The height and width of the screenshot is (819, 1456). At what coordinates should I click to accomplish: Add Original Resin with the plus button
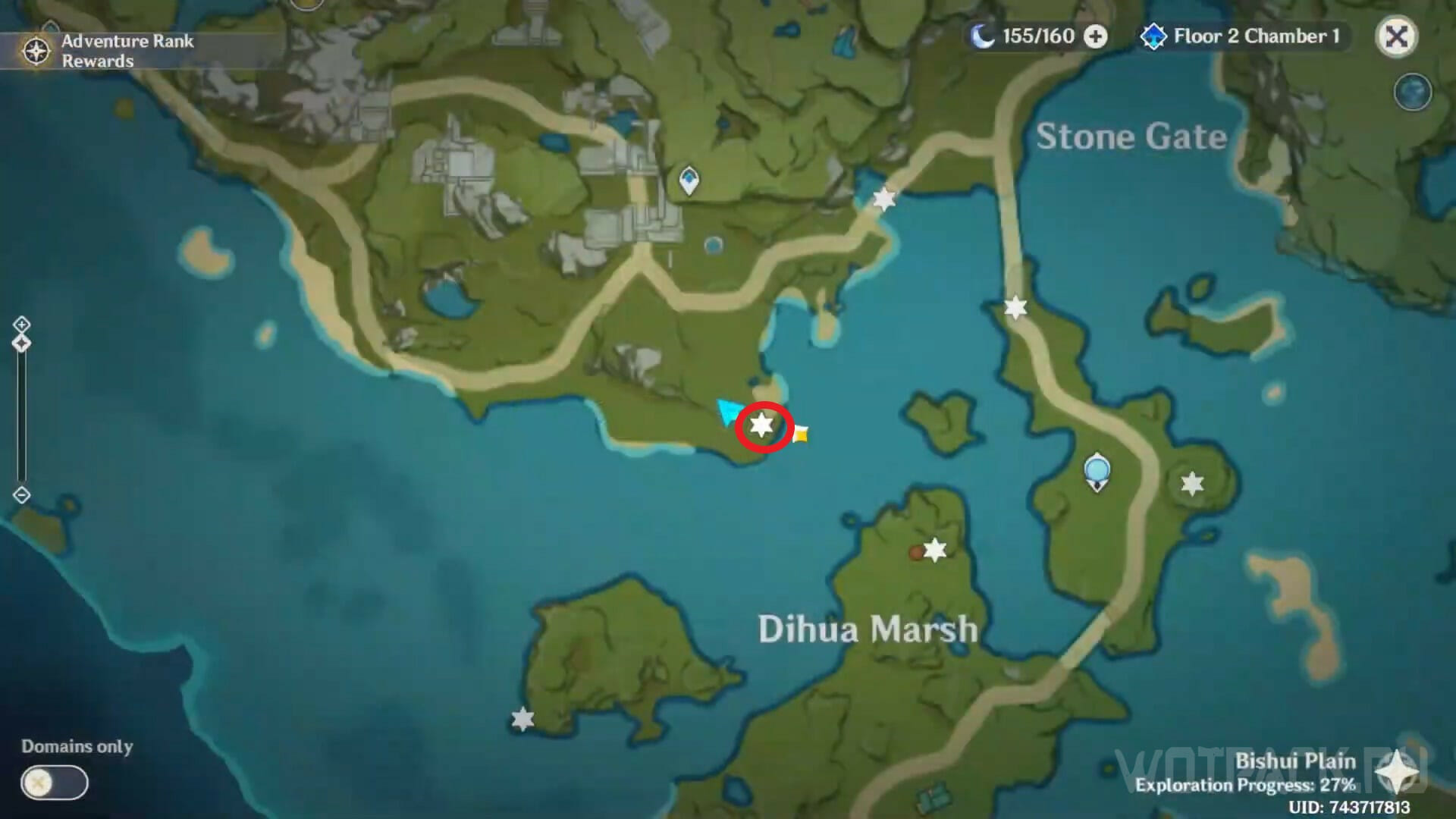tap(1095, 36)
